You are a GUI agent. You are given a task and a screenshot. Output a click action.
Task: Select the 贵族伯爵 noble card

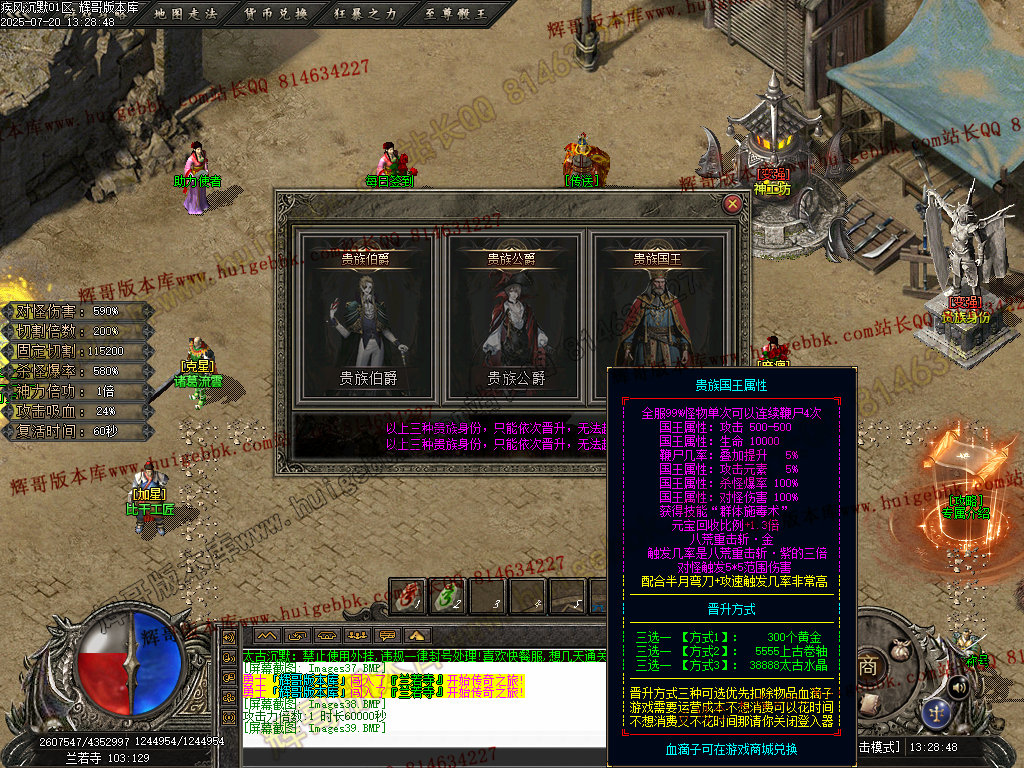click(x=368, y=320)
